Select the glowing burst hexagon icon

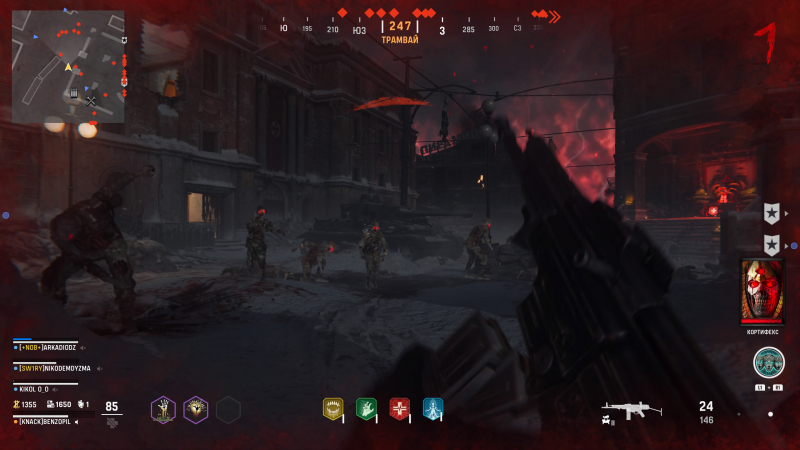196,409
